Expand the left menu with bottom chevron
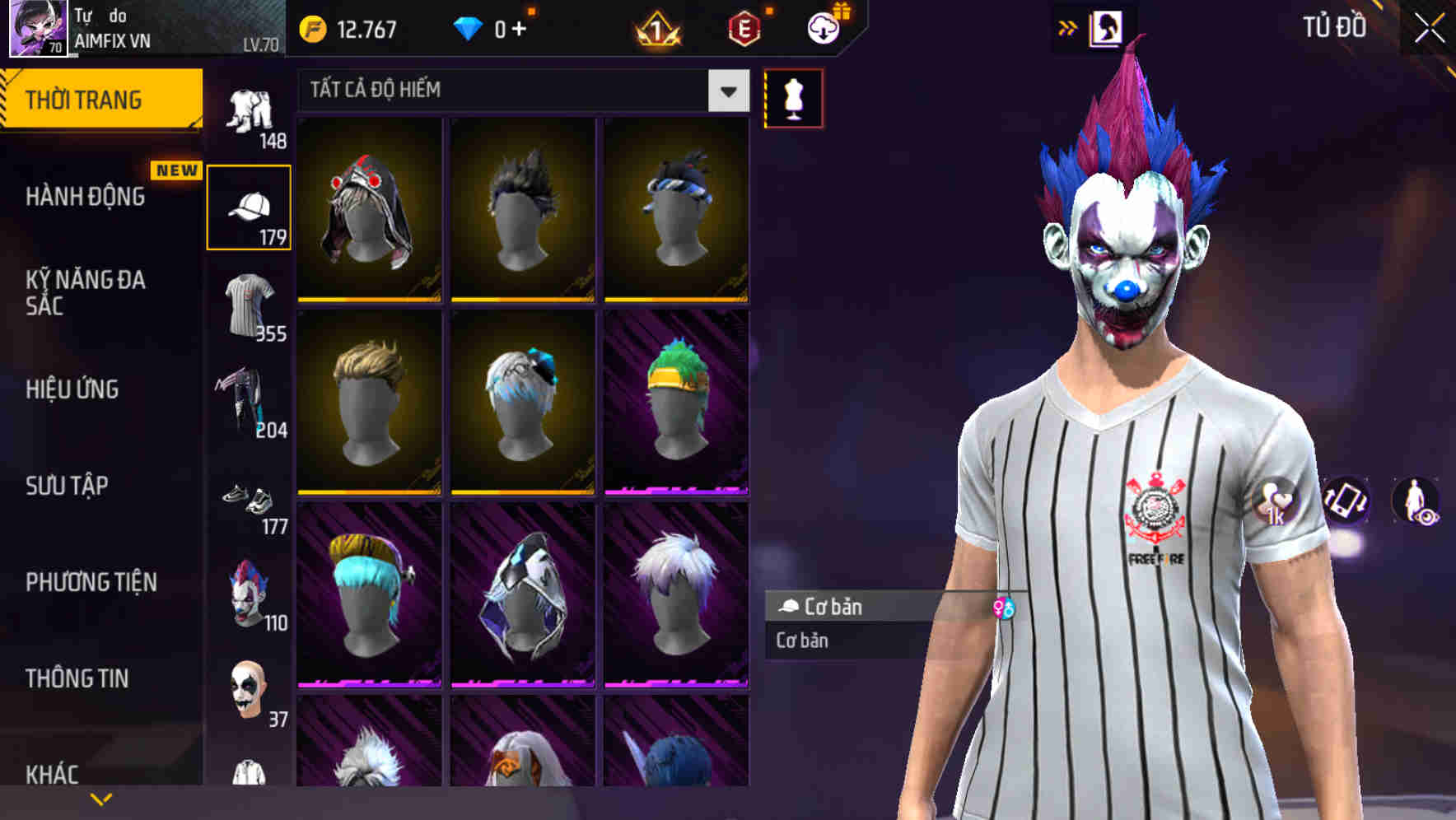 101,799
